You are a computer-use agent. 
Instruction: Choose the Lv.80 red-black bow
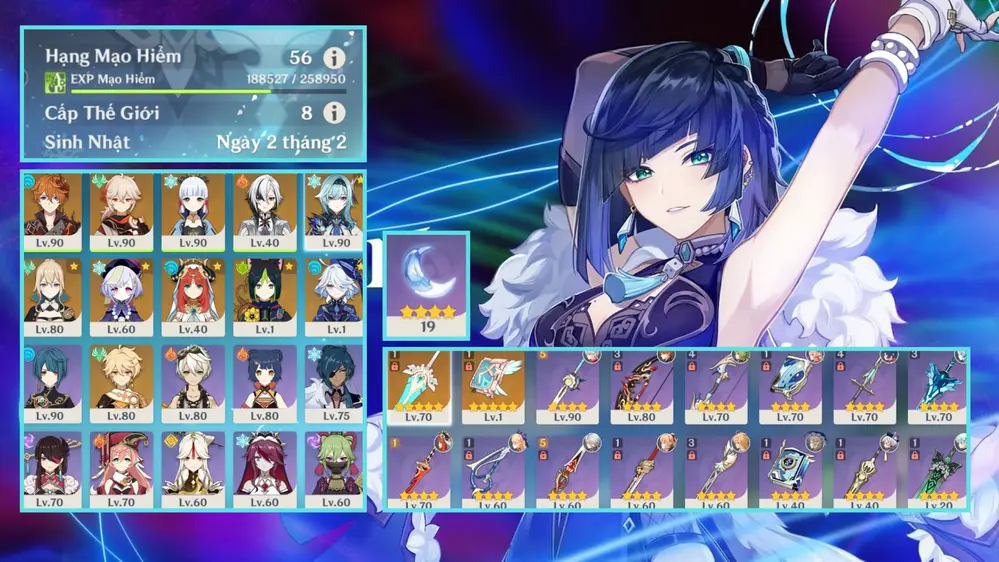click(642, 387)
